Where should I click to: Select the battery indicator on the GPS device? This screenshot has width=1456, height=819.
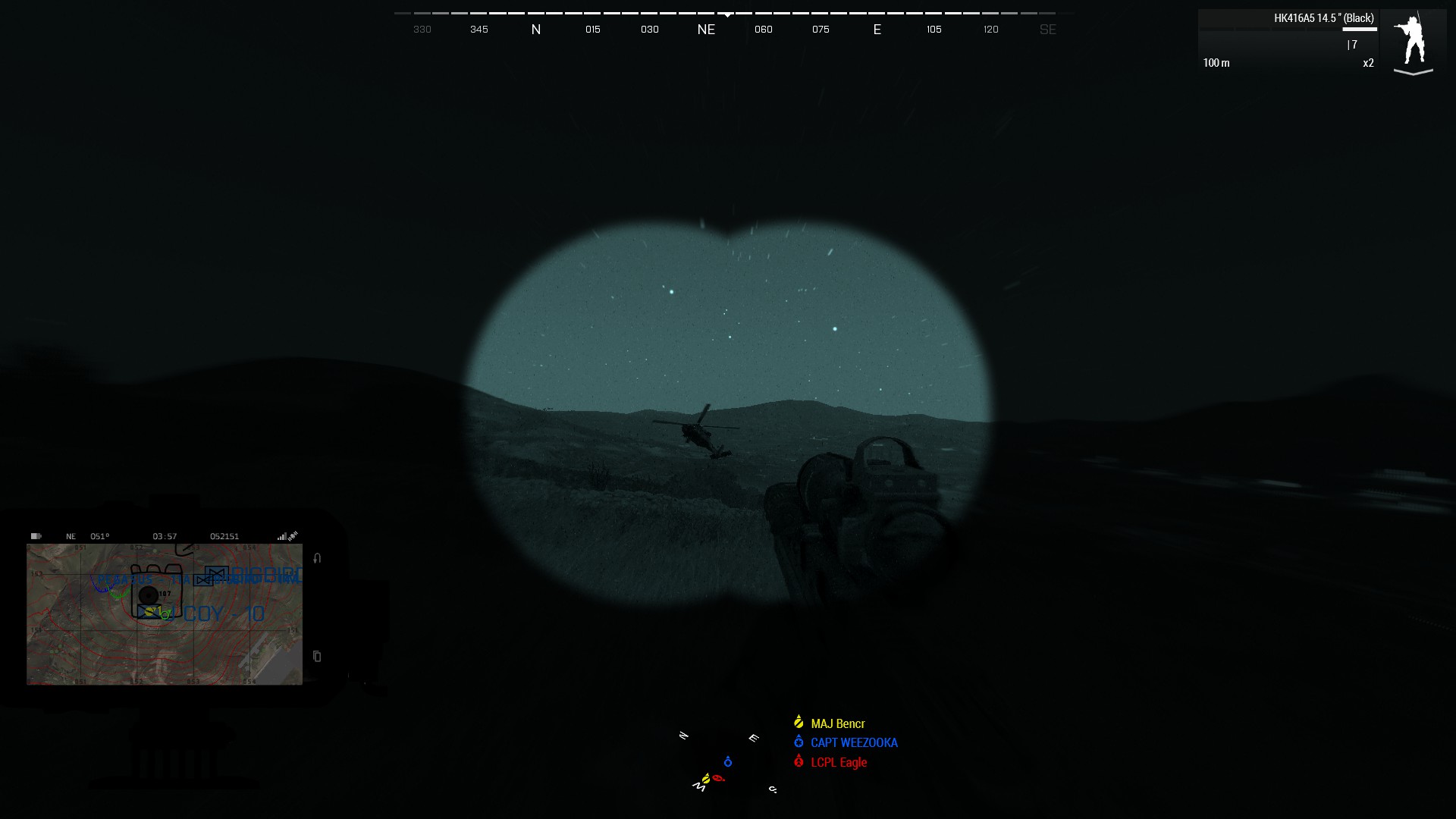(36, 536)
